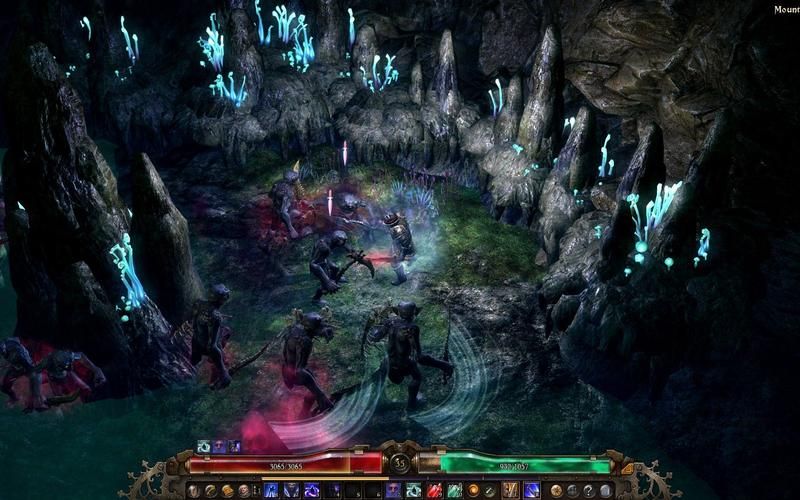This screenshot has height=500, width=800.
Task: Open the orange scroll menu button
Action: pos(226,490)
